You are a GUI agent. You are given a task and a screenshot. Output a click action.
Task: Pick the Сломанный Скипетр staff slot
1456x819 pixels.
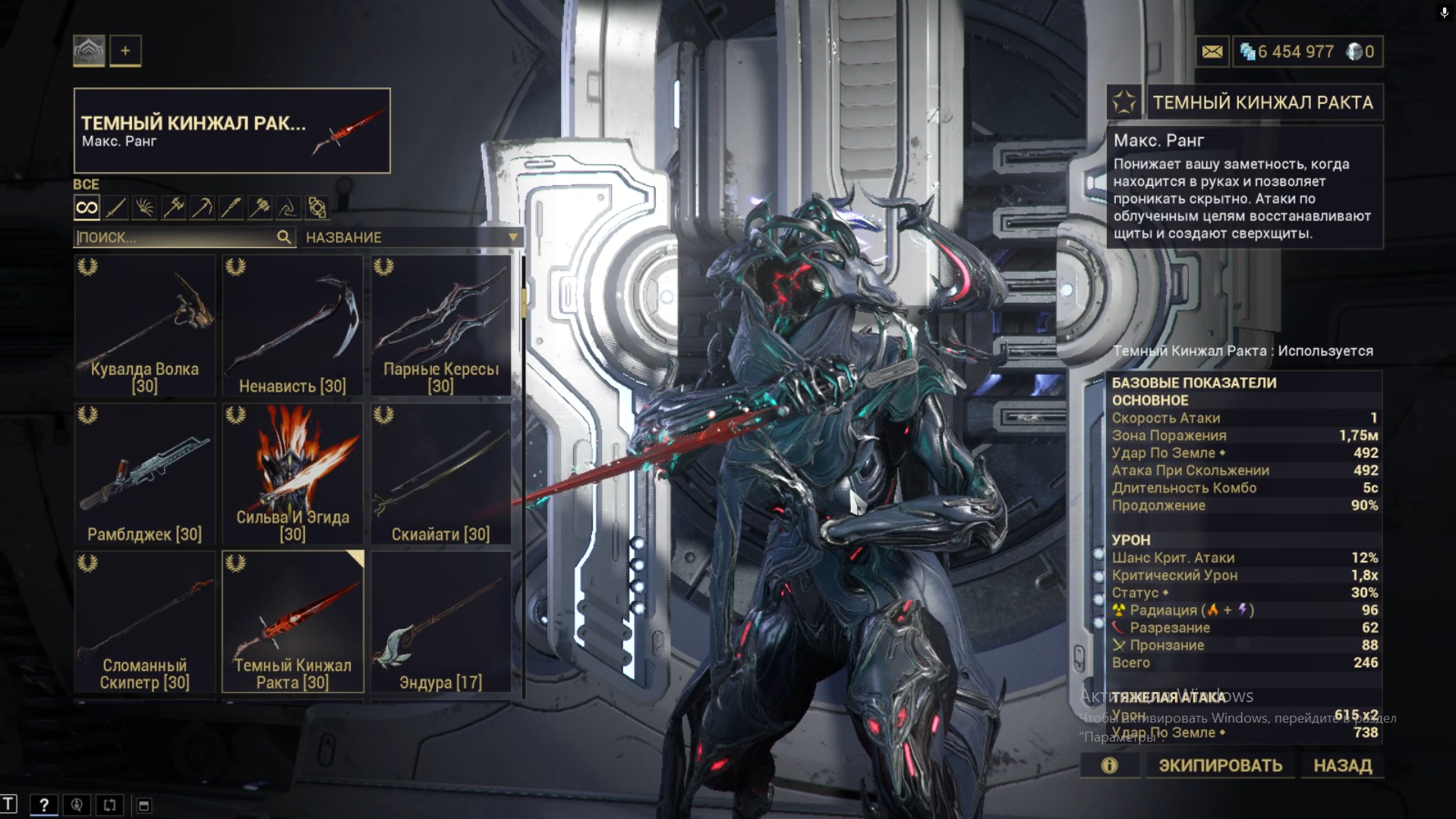(x=145, y=622)
